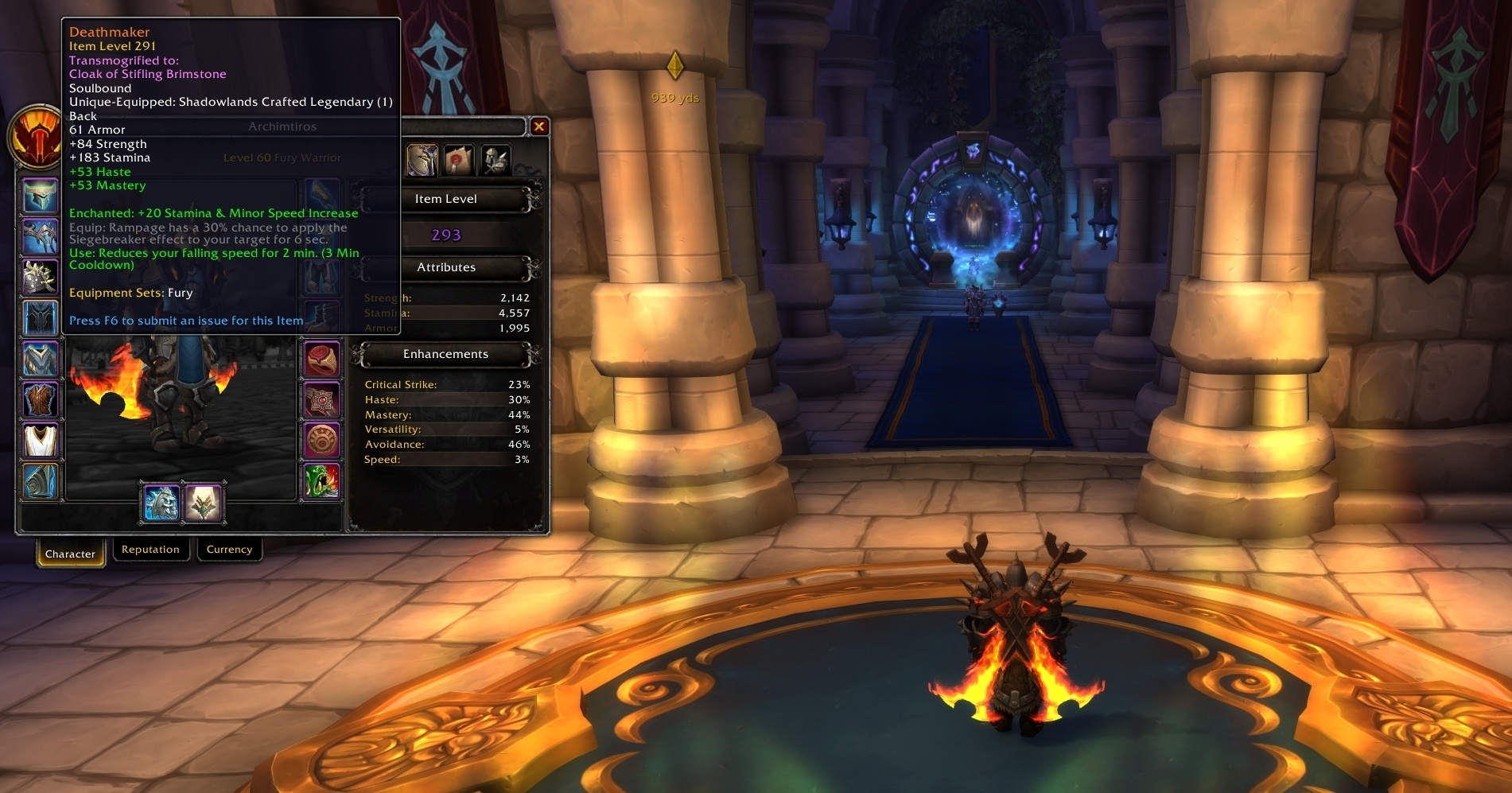Select the red ring slot
This screenshot has width=1512, height=793.
321,359
